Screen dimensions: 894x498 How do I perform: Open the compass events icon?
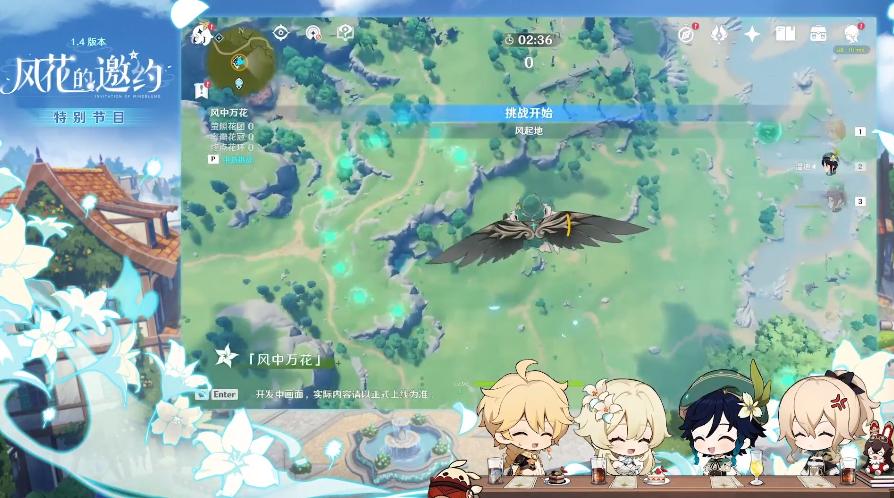click(x=686, y=34)
